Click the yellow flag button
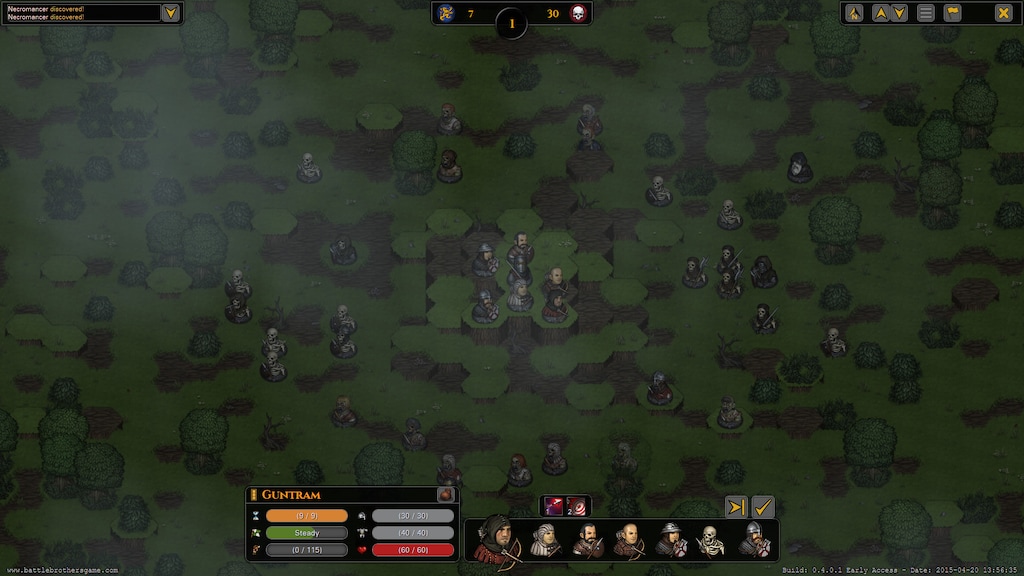1024x576 pixels. 952,13
